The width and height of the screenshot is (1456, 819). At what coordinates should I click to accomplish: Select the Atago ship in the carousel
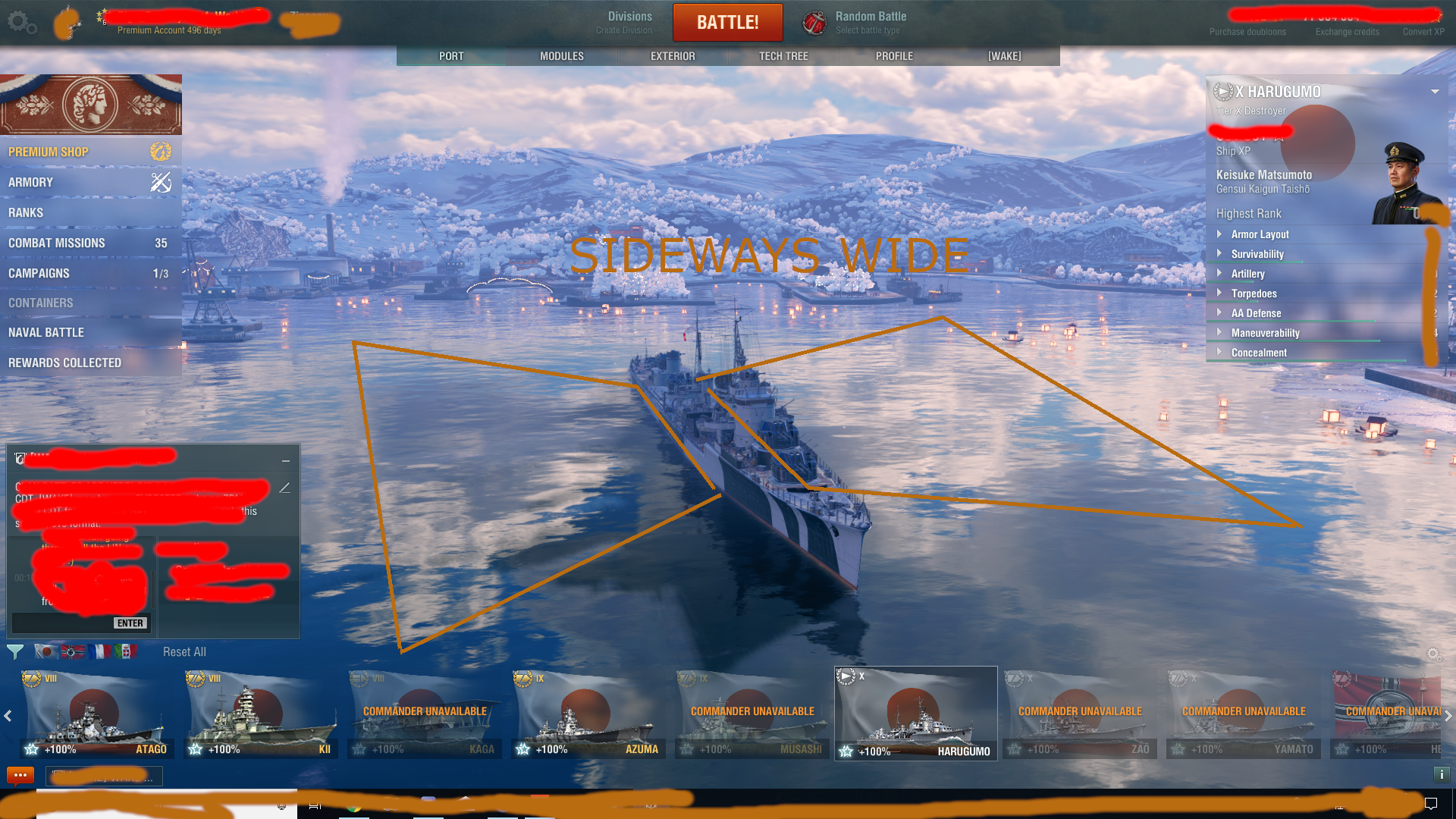(96, 714)
